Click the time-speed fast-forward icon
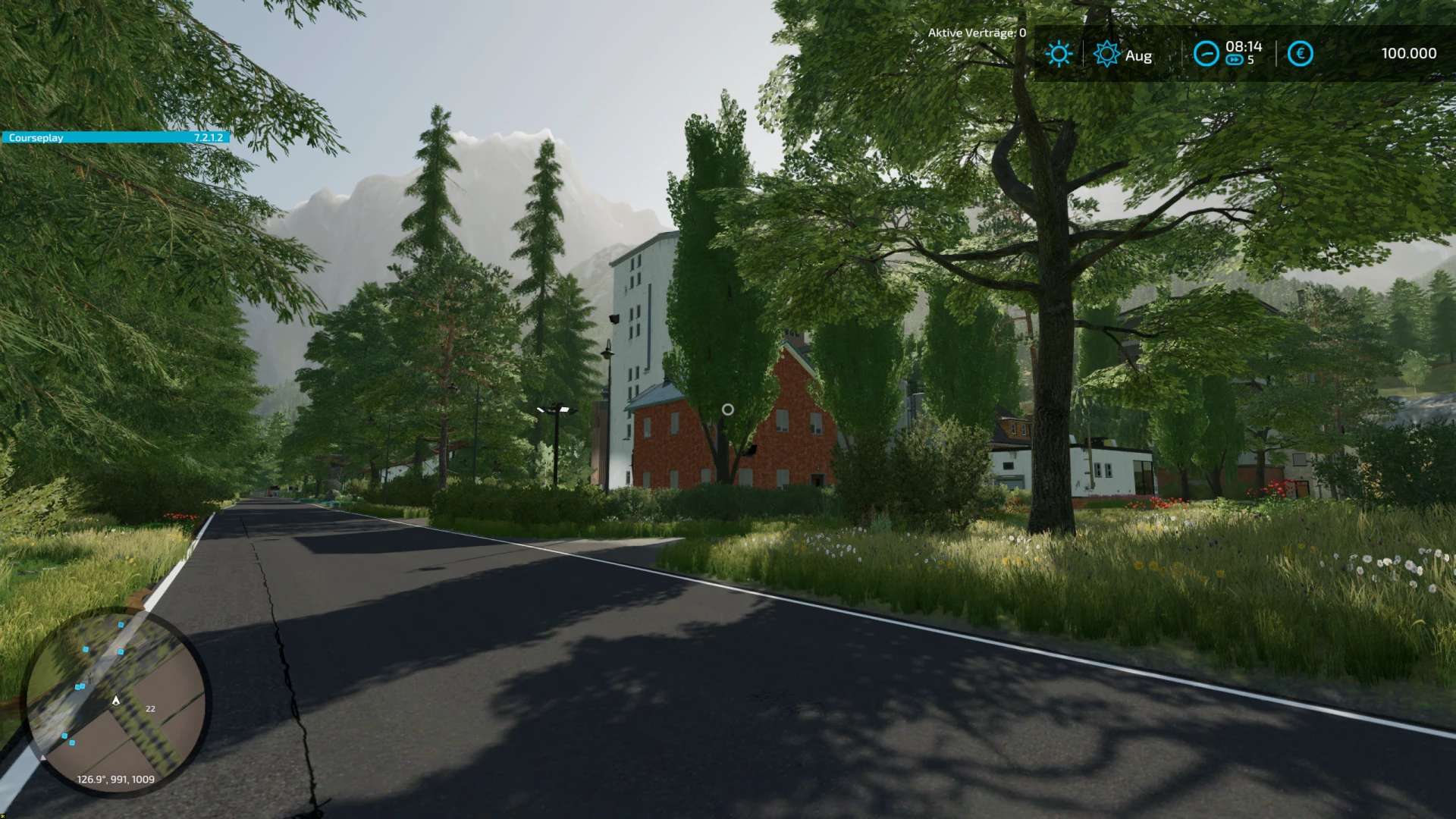The image size is (1456, 819). 1234,60
